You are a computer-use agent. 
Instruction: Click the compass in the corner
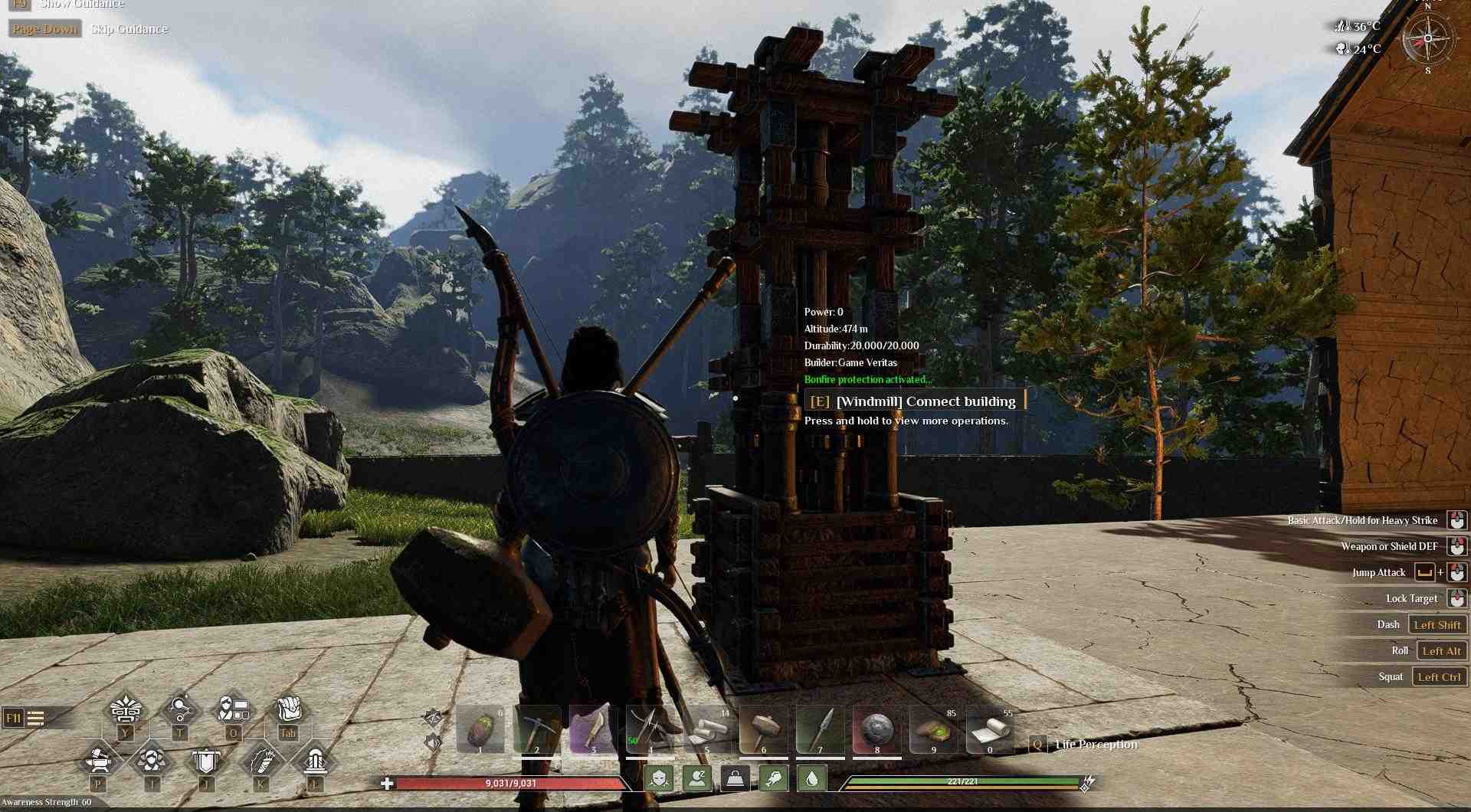pos(1427,38)
